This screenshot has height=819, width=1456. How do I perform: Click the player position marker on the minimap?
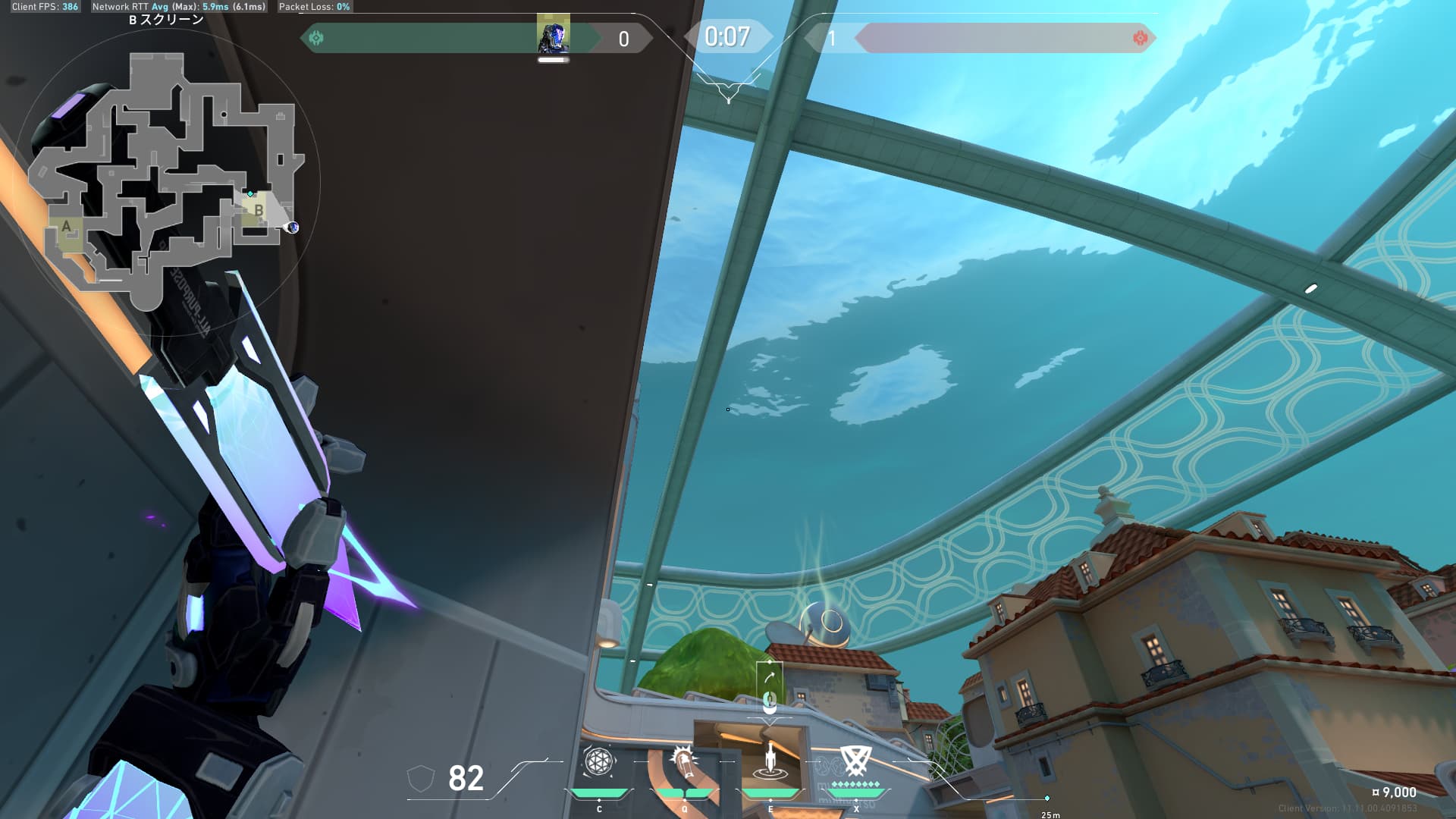point(292,227)
